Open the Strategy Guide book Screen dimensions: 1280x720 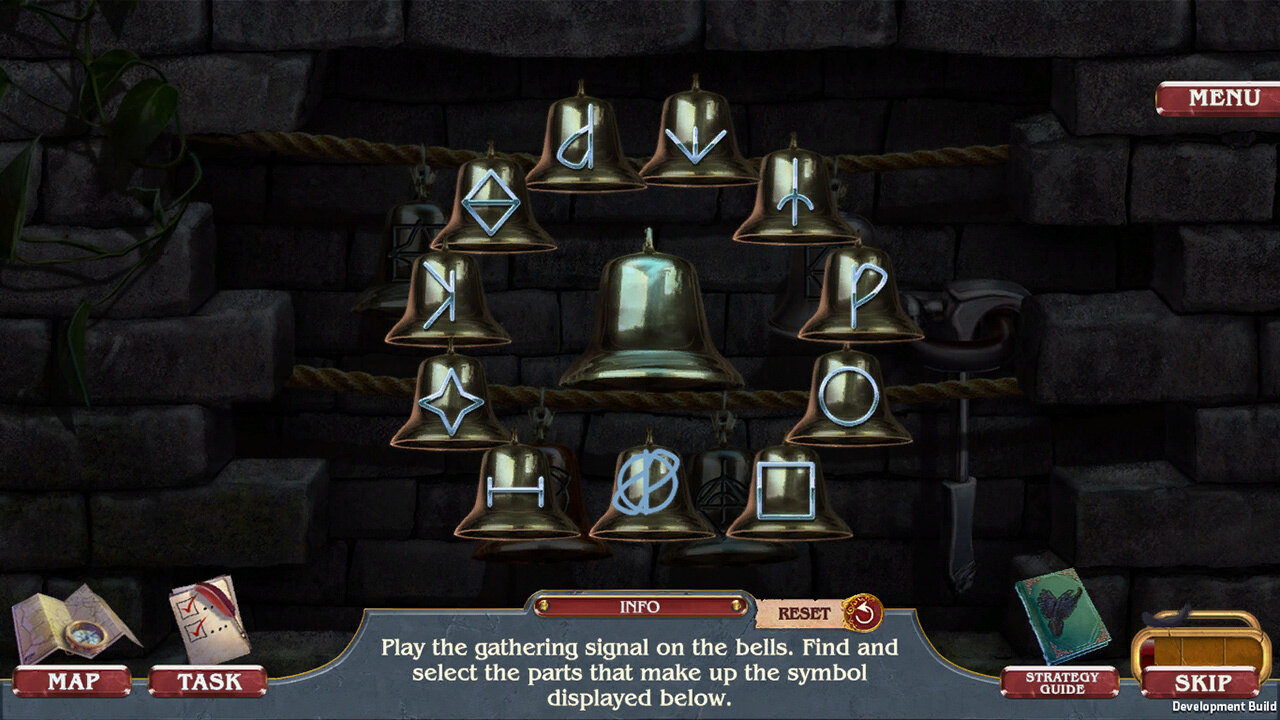point(1060,617)
